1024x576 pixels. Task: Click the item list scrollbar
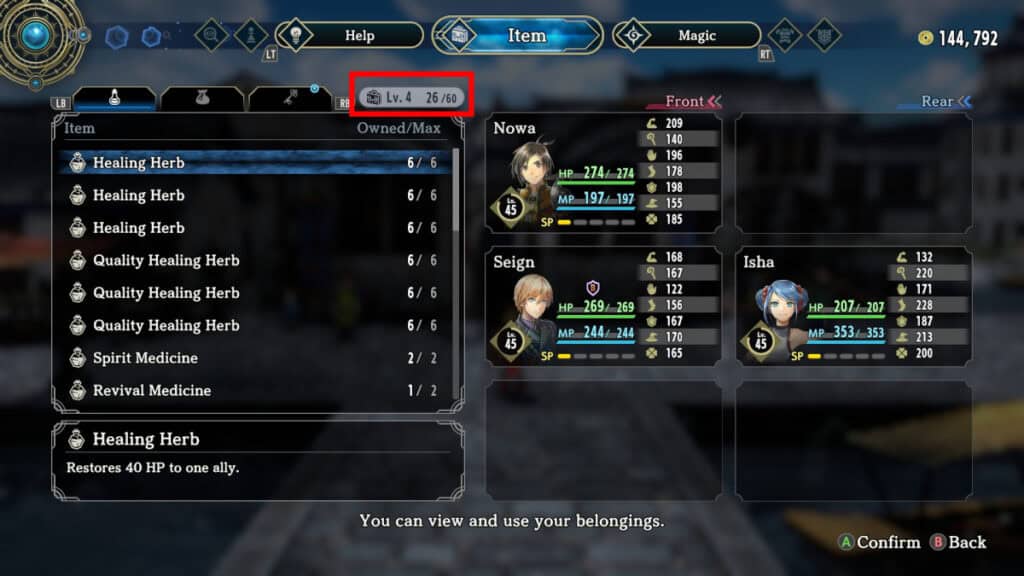(x=457, y=190)
